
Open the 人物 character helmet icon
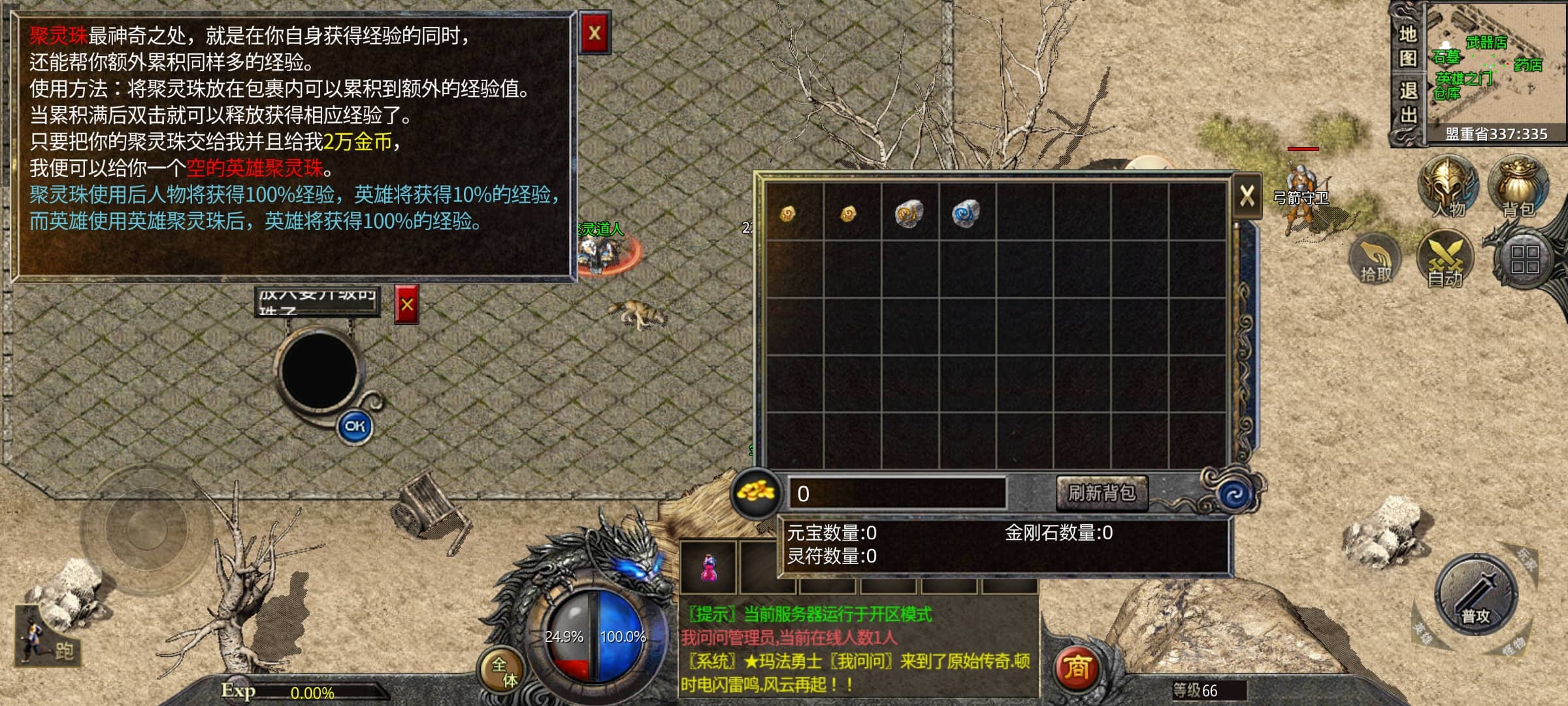(1448, 186)
